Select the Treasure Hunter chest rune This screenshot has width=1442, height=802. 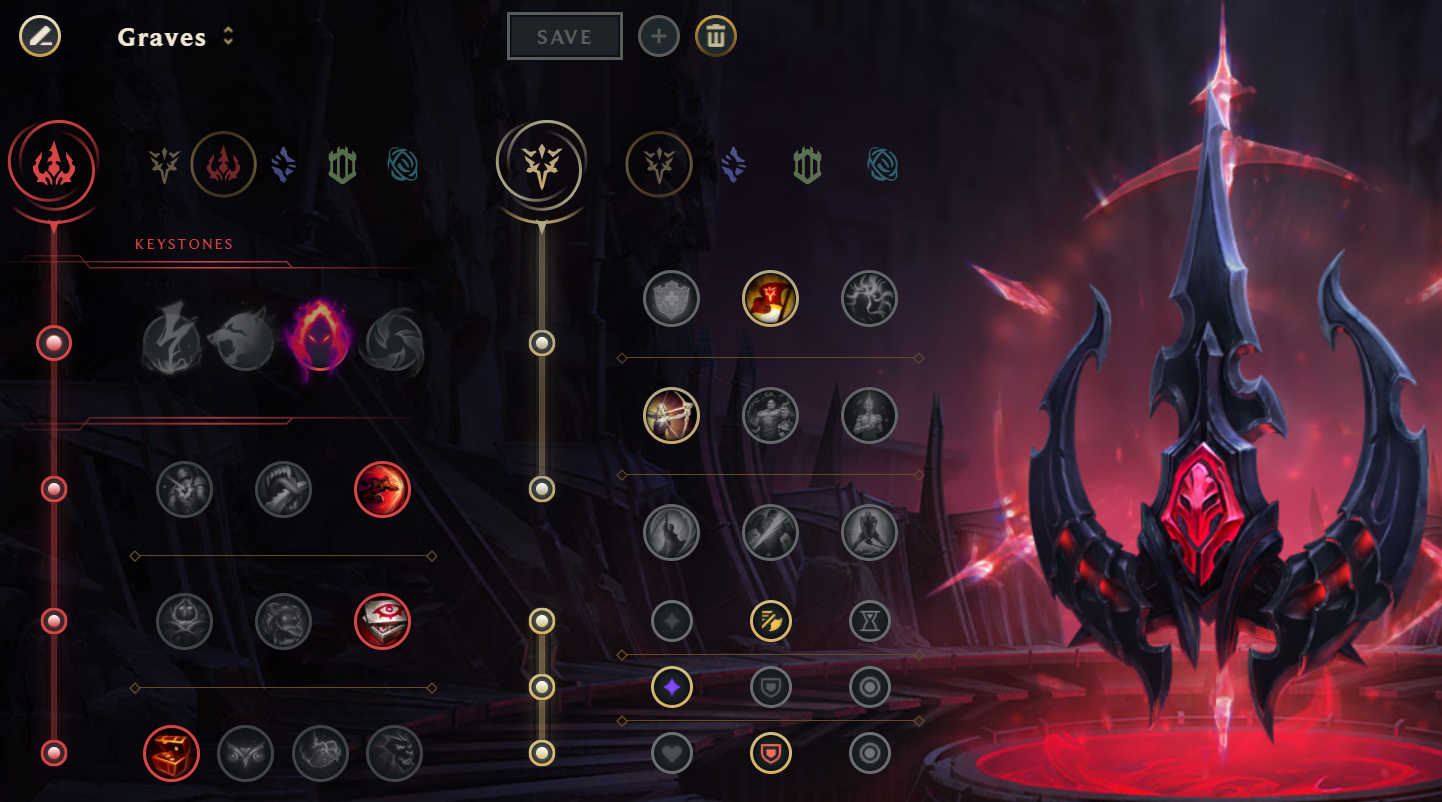point(172,753)
